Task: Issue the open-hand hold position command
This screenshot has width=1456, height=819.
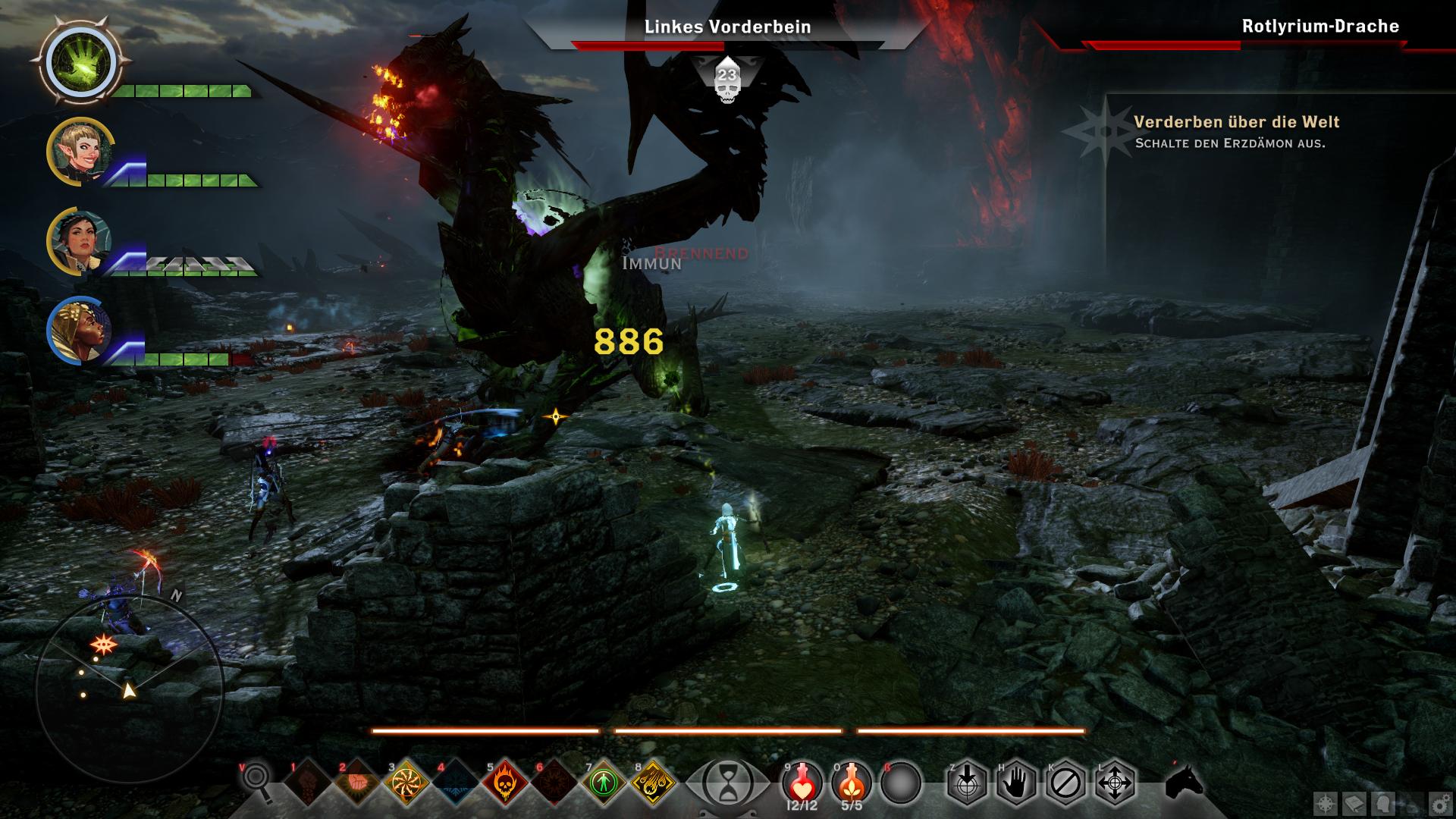Action: (x=1016, y=782)
